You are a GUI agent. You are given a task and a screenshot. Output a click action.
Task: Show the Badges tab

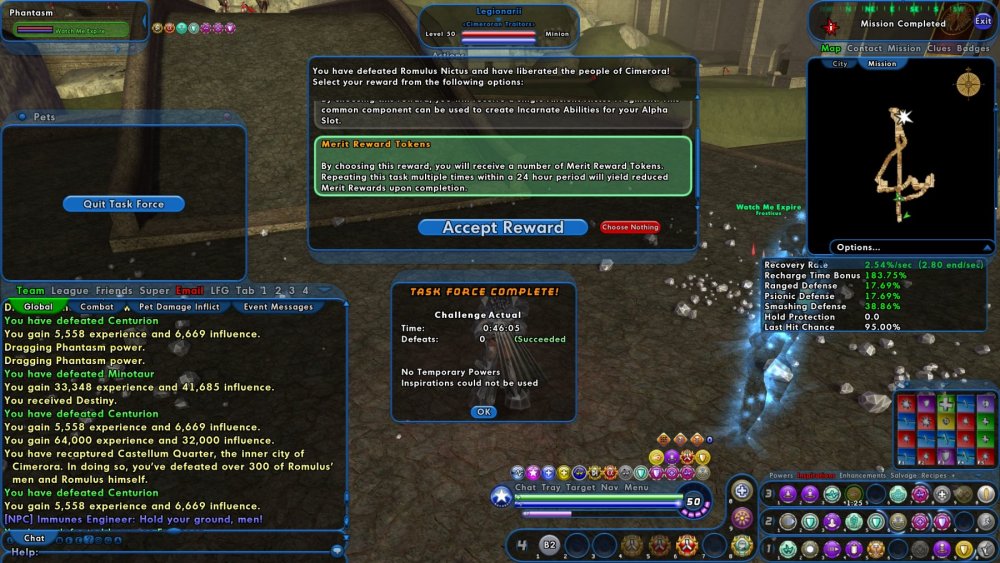click(x=973, y=48)
